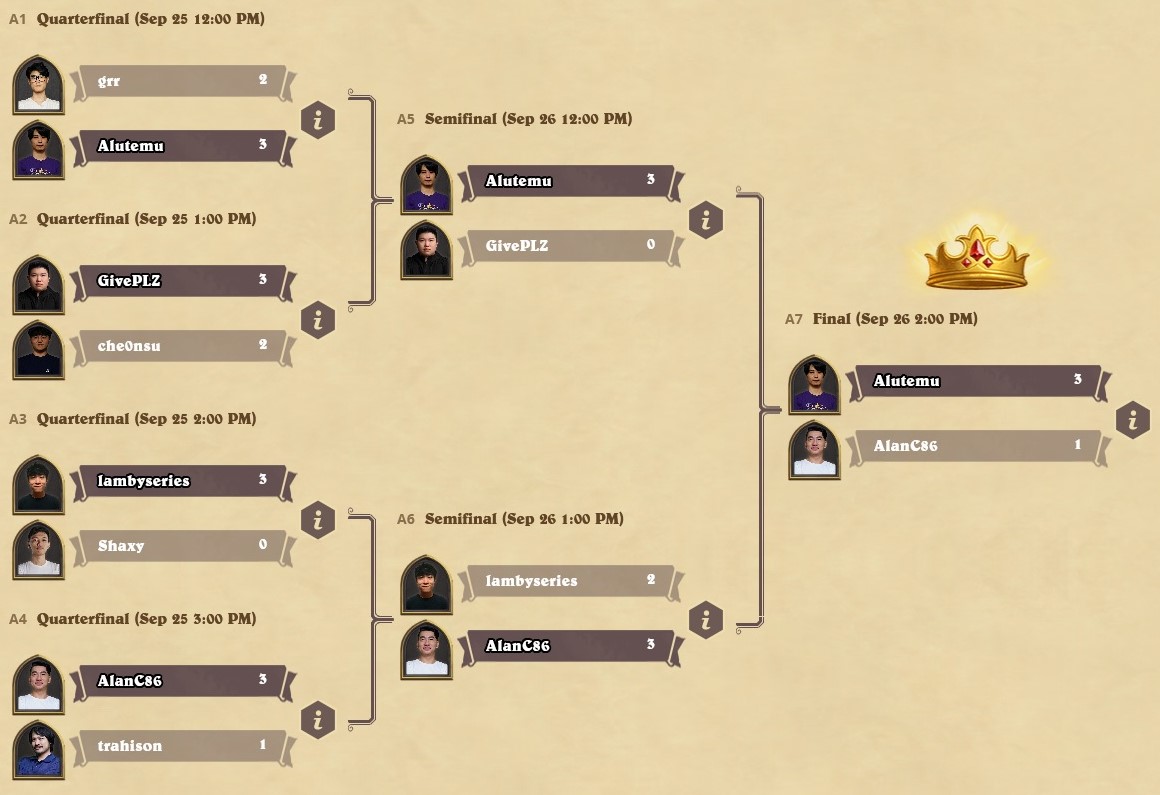The width and height of the screenshot is (1160, 795).
Task: Open the quarterfinal A4 info button
Action: click(318, 720)
